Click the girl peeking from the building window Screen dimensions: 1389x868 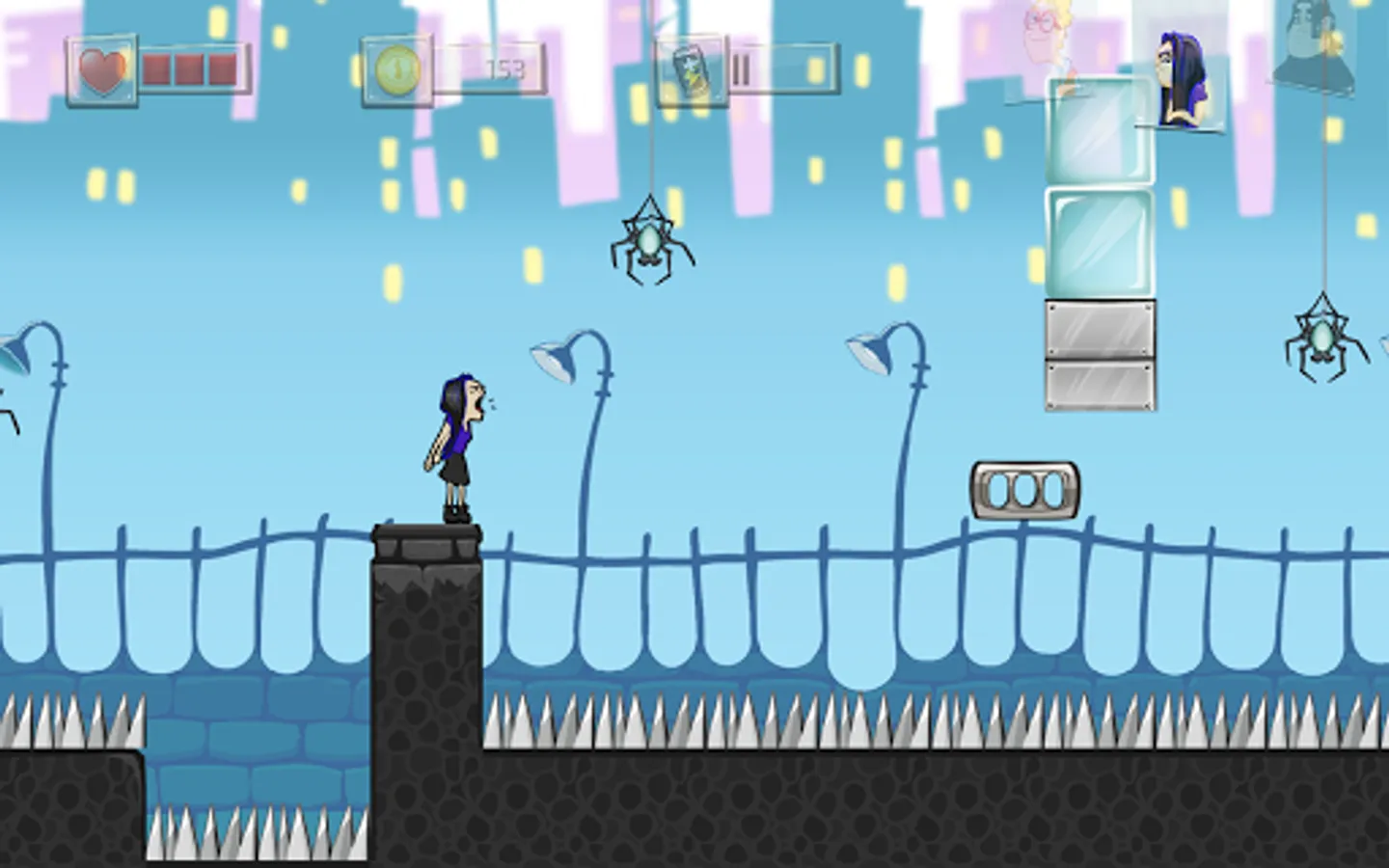[x=1180, y=77]
